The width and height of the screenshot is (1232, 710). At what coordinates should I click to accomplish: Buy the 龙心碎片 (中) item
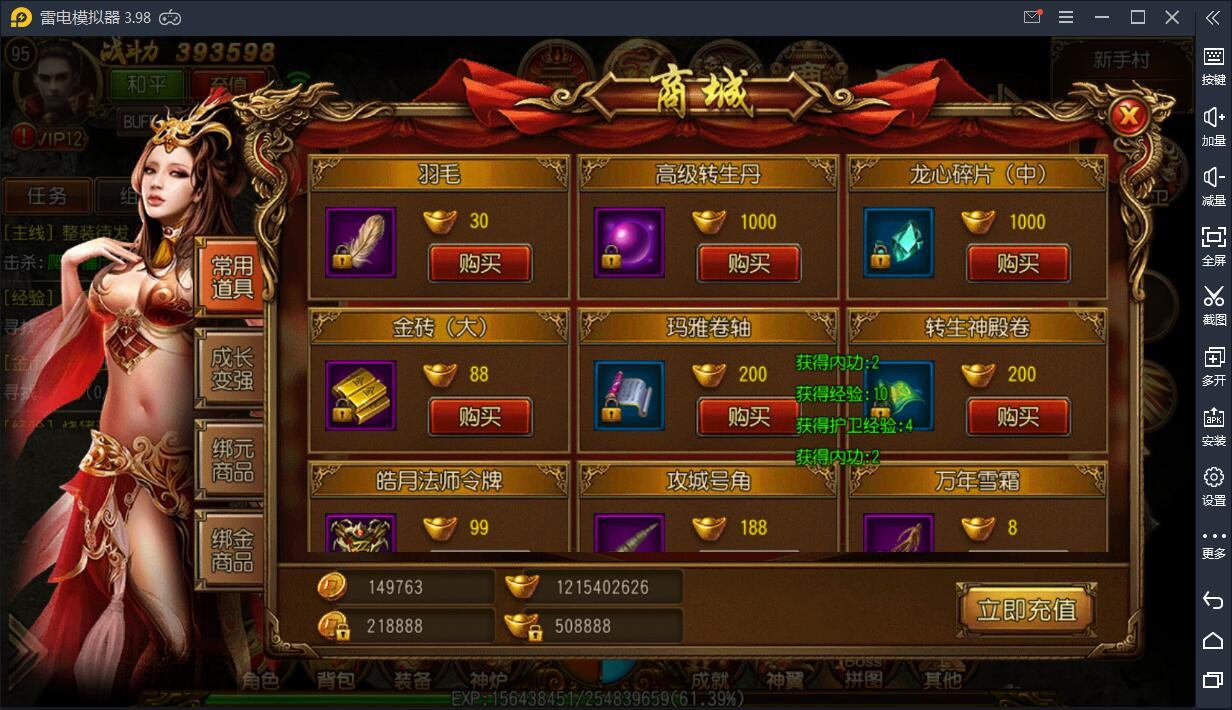(x=1018, y=264)
